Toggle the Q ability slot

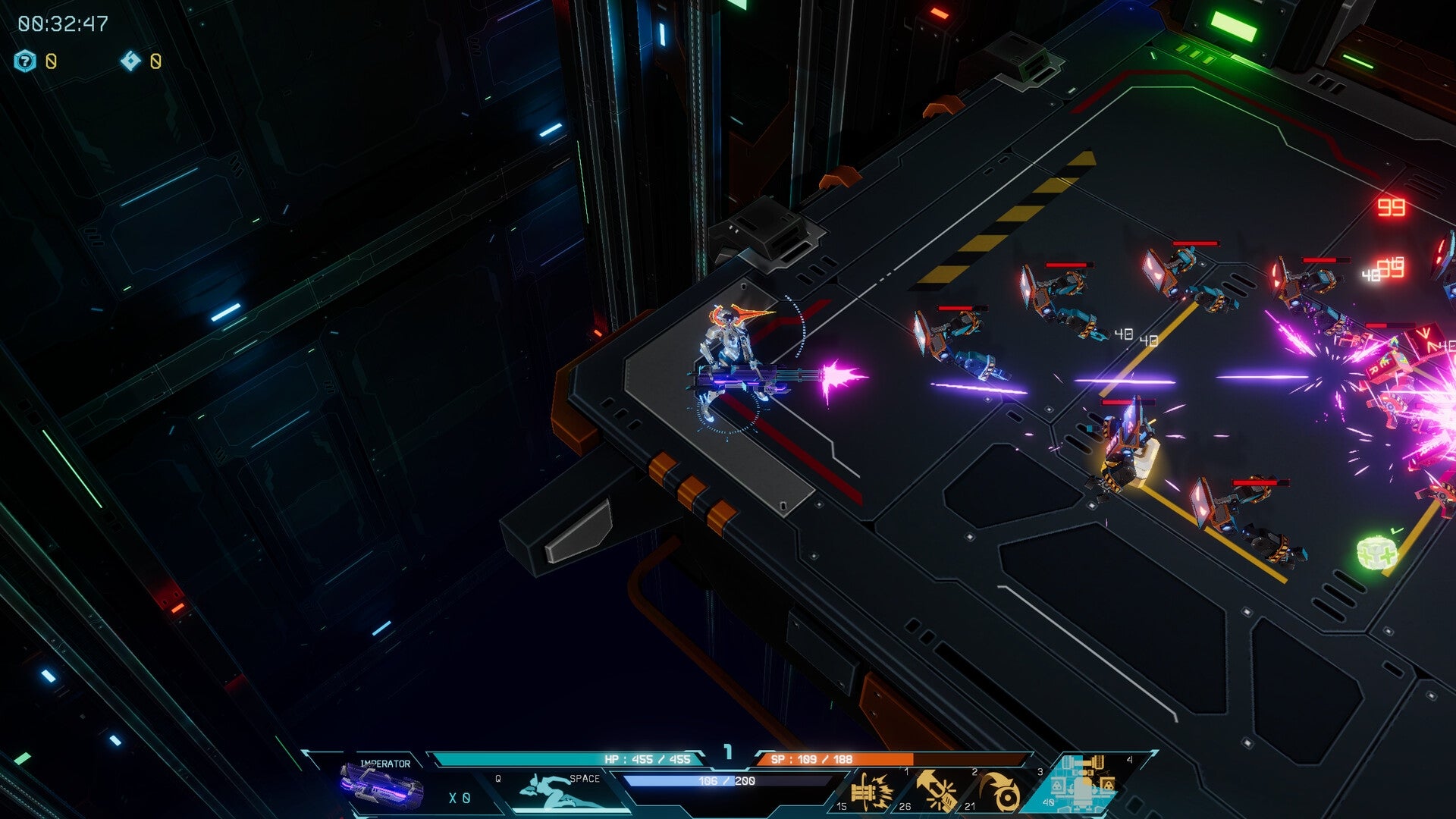[x=497, y=780]
